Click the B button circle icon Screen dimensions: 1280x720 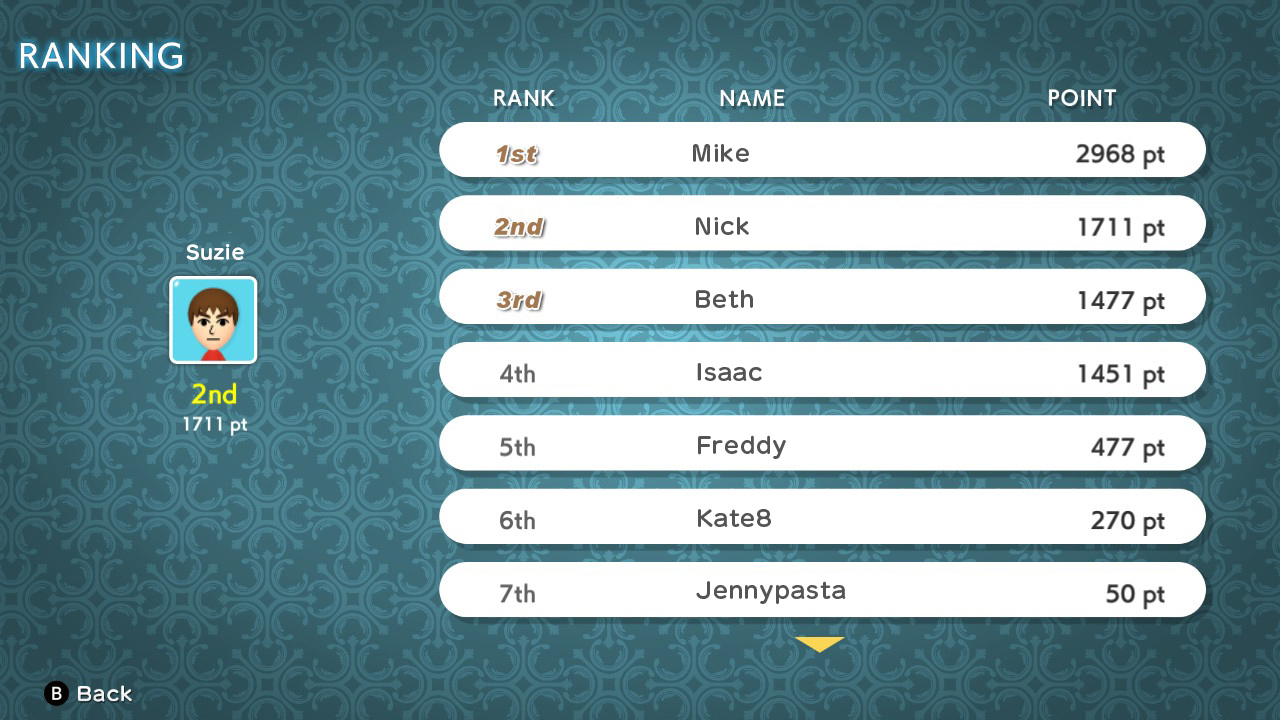pos(55,693)
